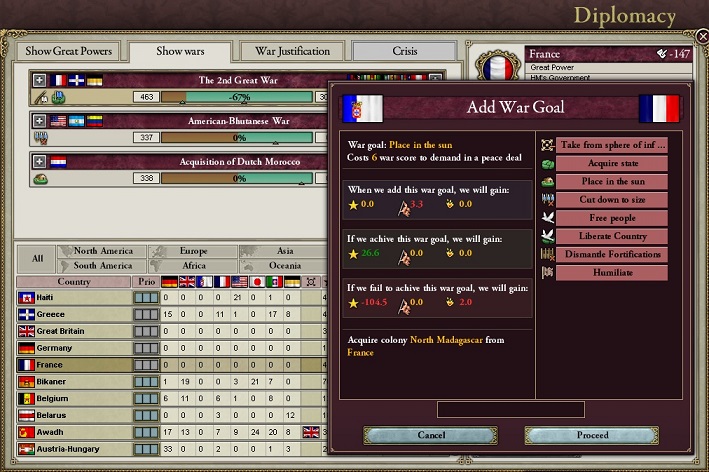Show All countries in the list
Viewport: 709px width, 472px height.
coord(37,258)
